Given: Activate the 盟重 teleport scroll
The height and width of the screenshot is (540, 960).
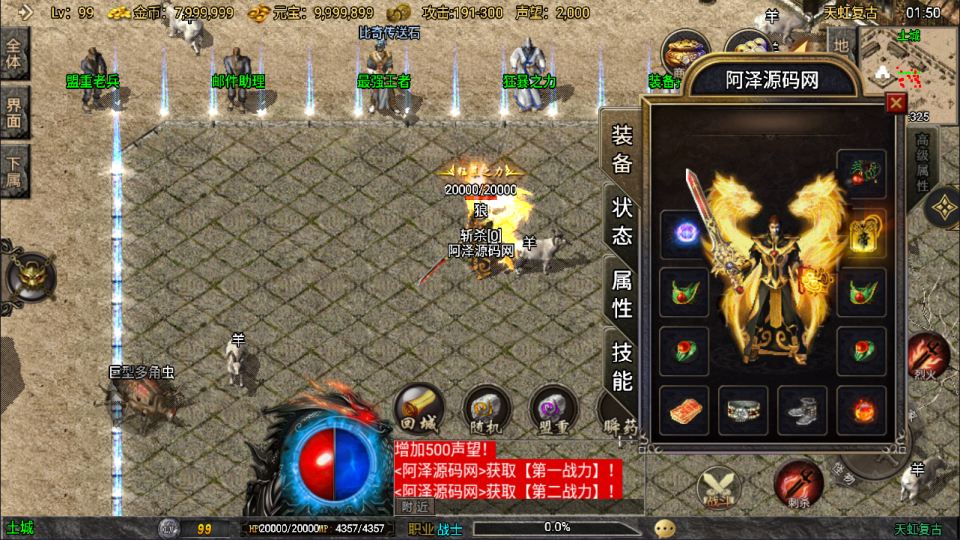Looking at the screenshot, I should pos(552,409).
